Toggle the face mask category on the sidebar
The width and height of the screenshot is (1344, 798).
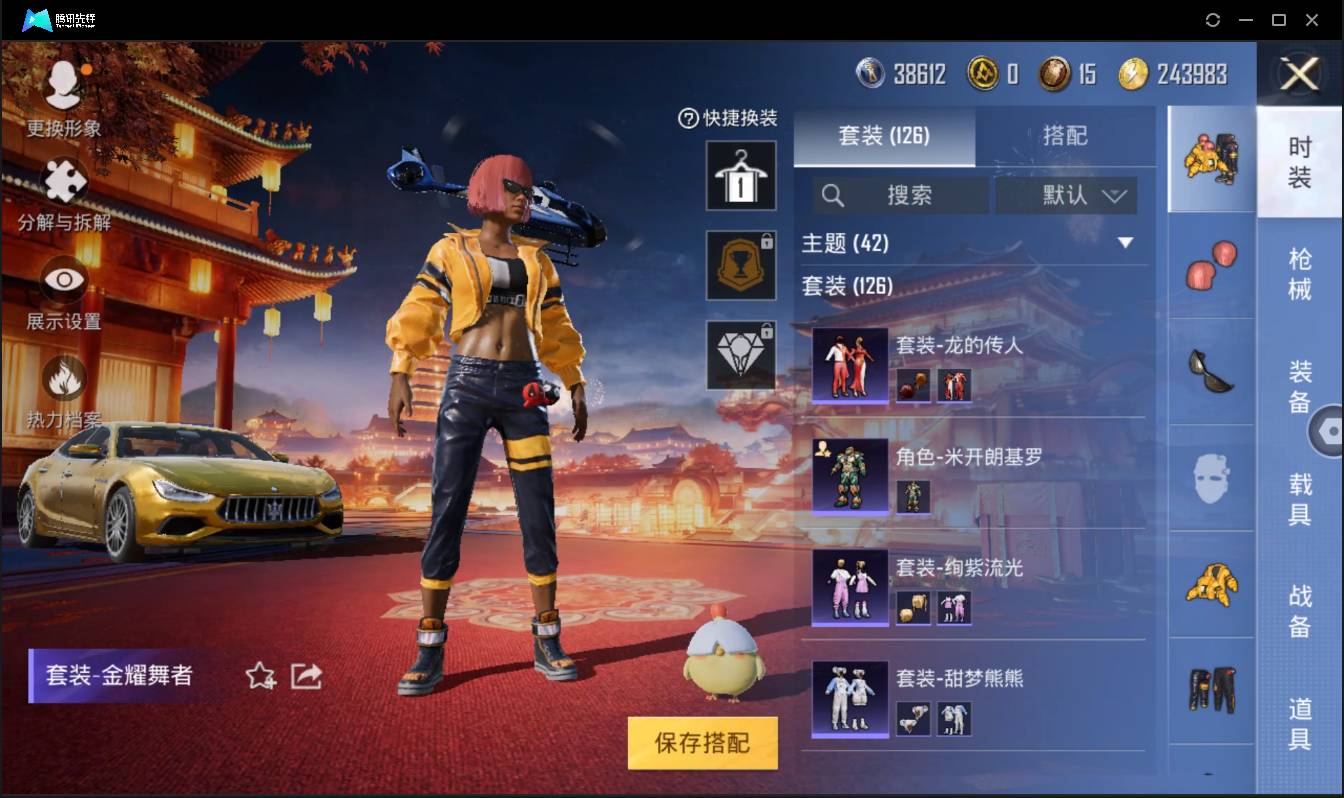[1211, 478]
